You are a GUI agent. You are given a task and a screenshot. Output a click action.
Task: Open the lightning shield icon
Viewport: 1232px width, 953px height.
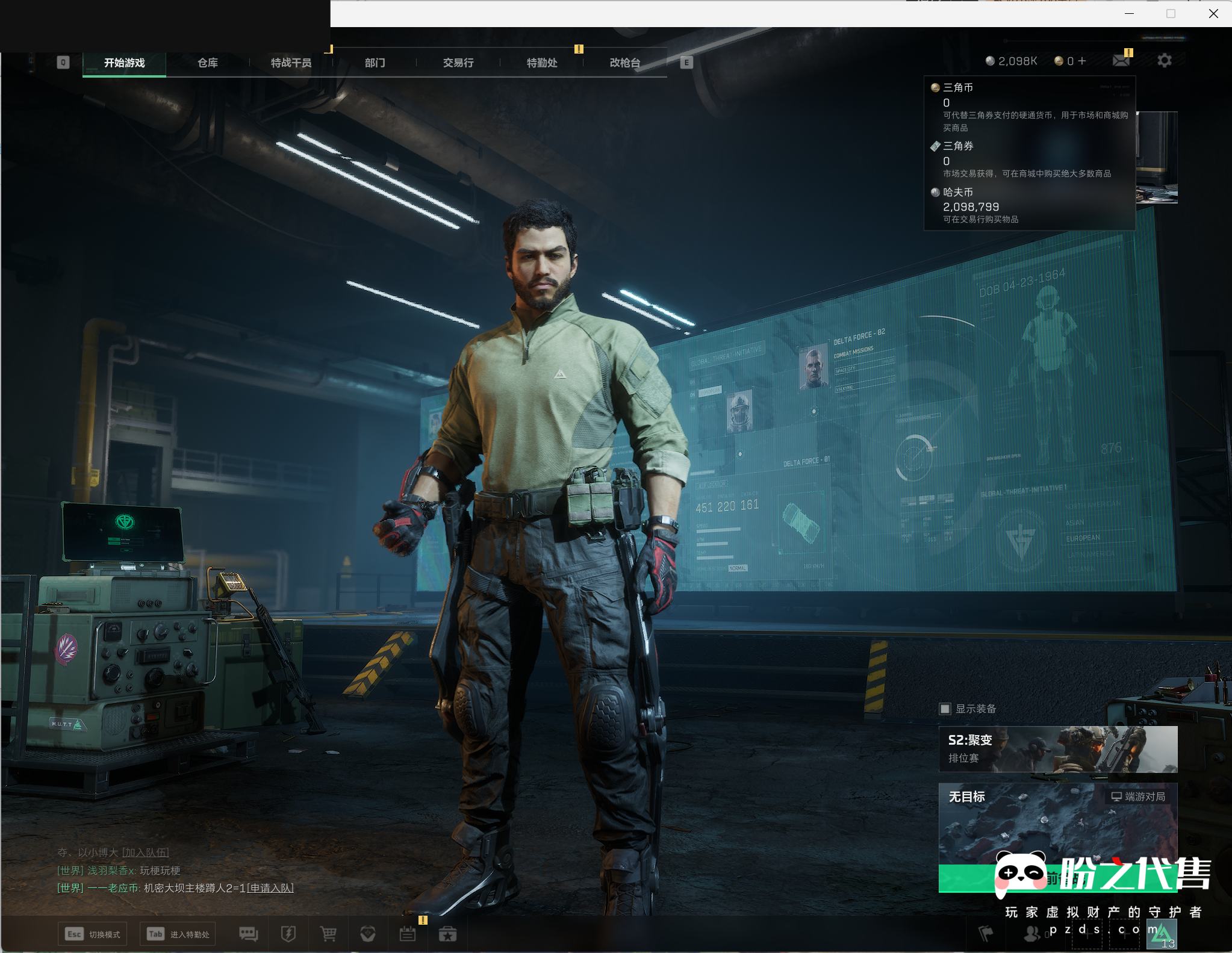(x=288, y=934)
